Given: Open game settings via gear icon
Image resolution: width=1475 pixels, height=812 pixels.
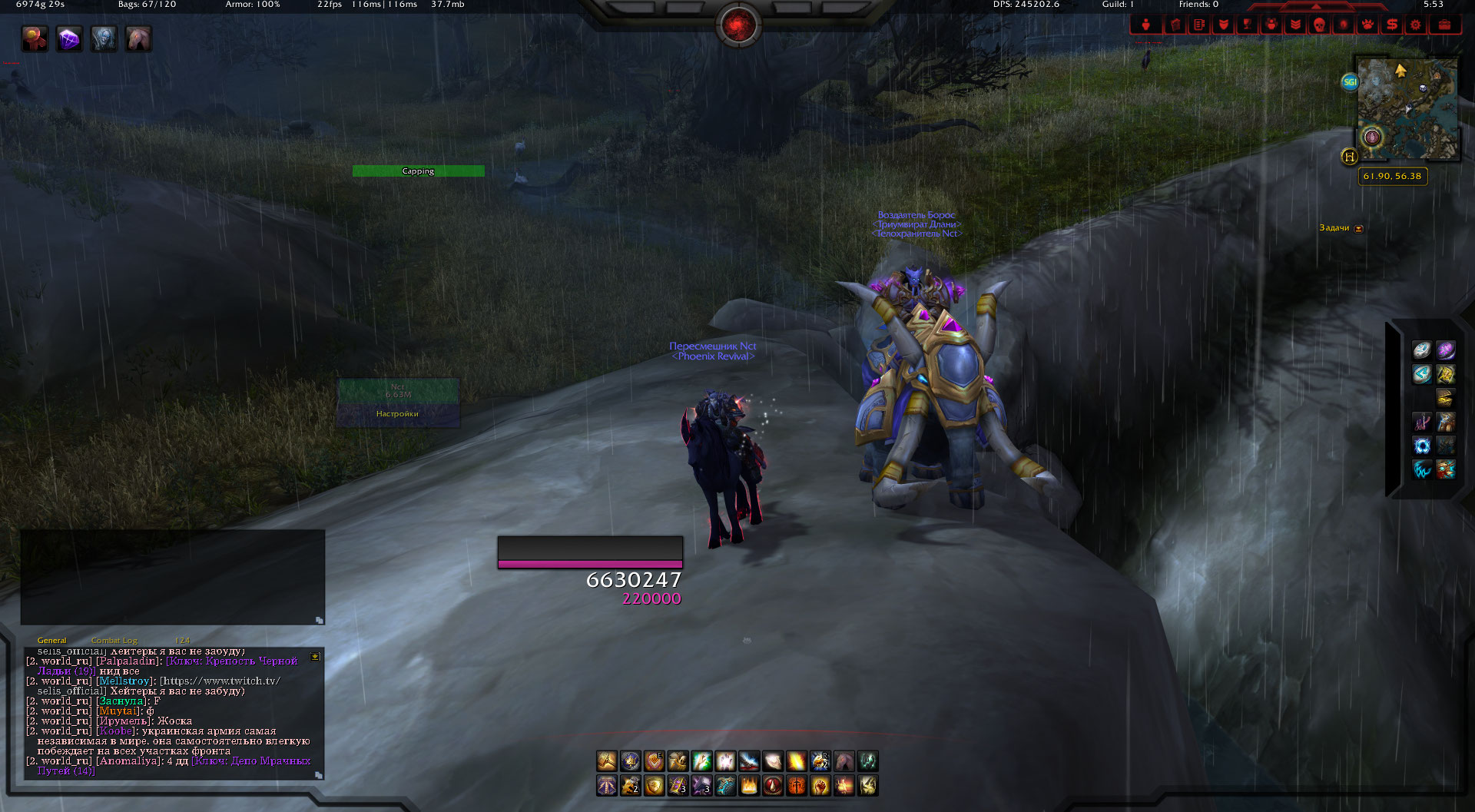Looking at the screenshot, I should coord(1415,25).
